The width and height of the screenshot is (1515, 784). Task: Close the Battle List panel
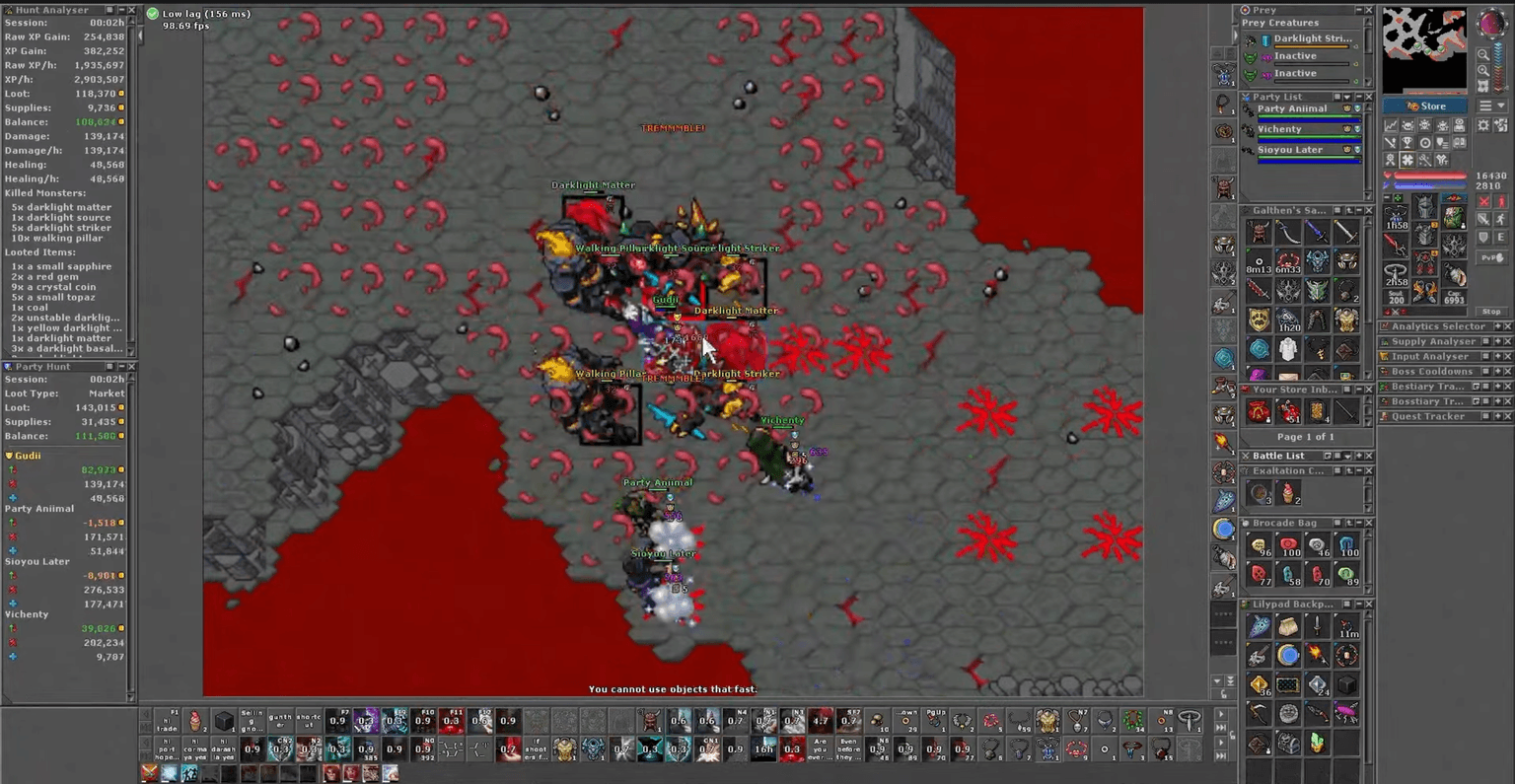[x=1369, y=456]
